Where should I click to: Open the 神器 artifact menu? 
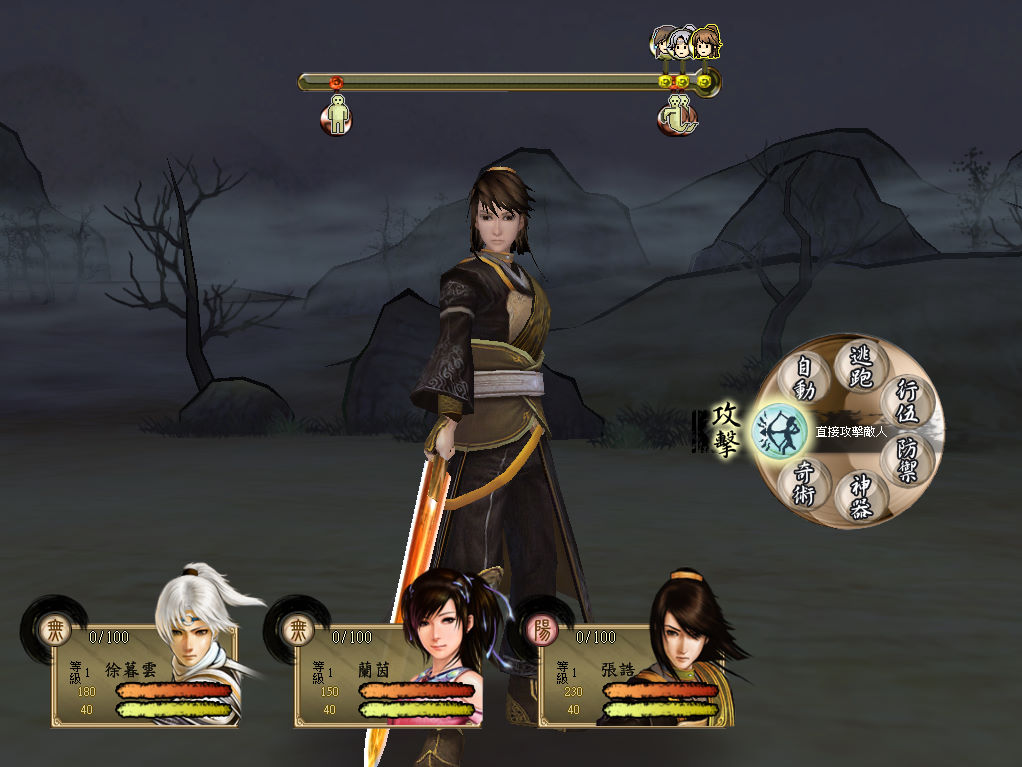click(x=860, y=497)
